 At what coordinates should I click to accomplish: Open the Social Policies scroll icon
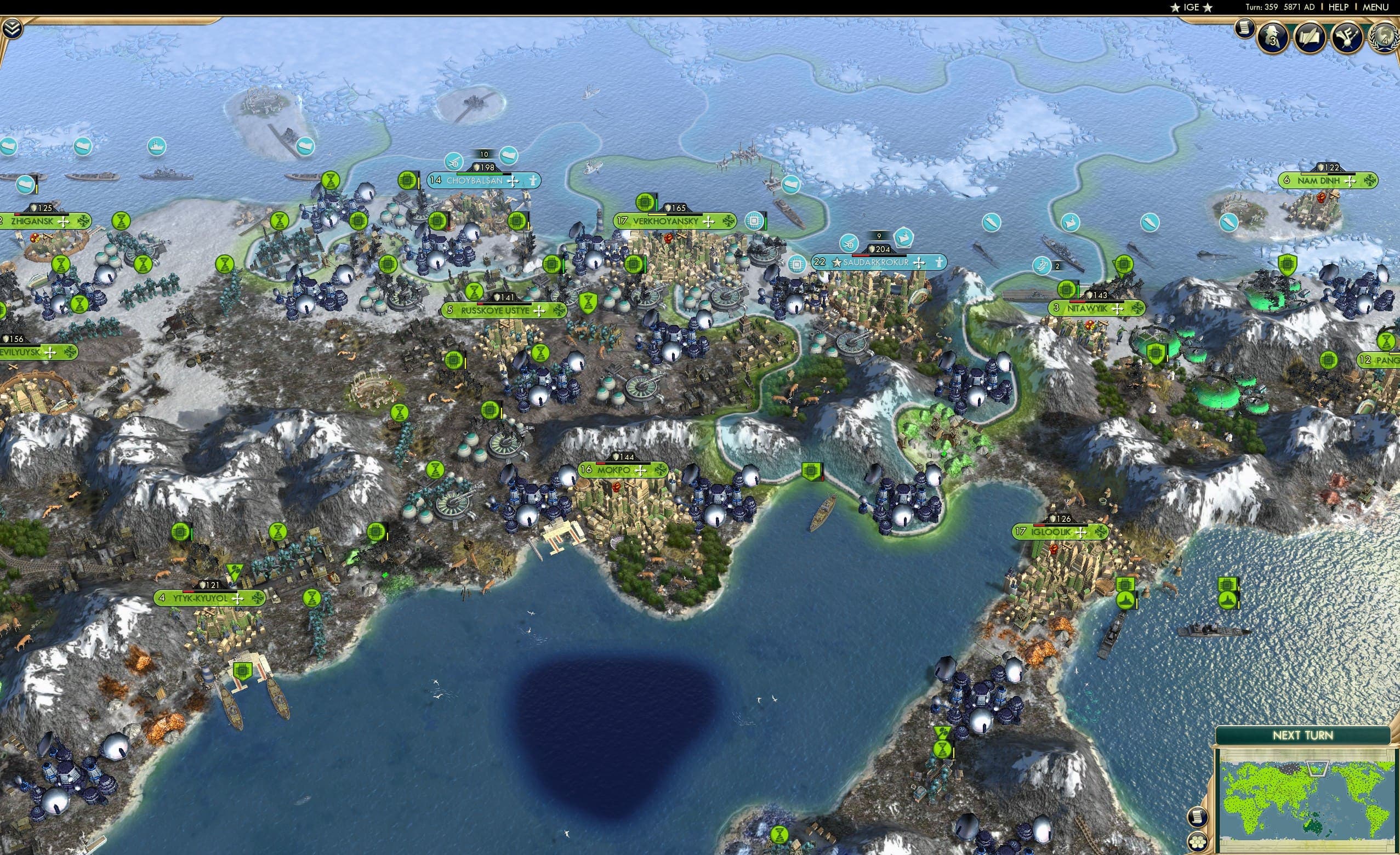click(1312, 36)
